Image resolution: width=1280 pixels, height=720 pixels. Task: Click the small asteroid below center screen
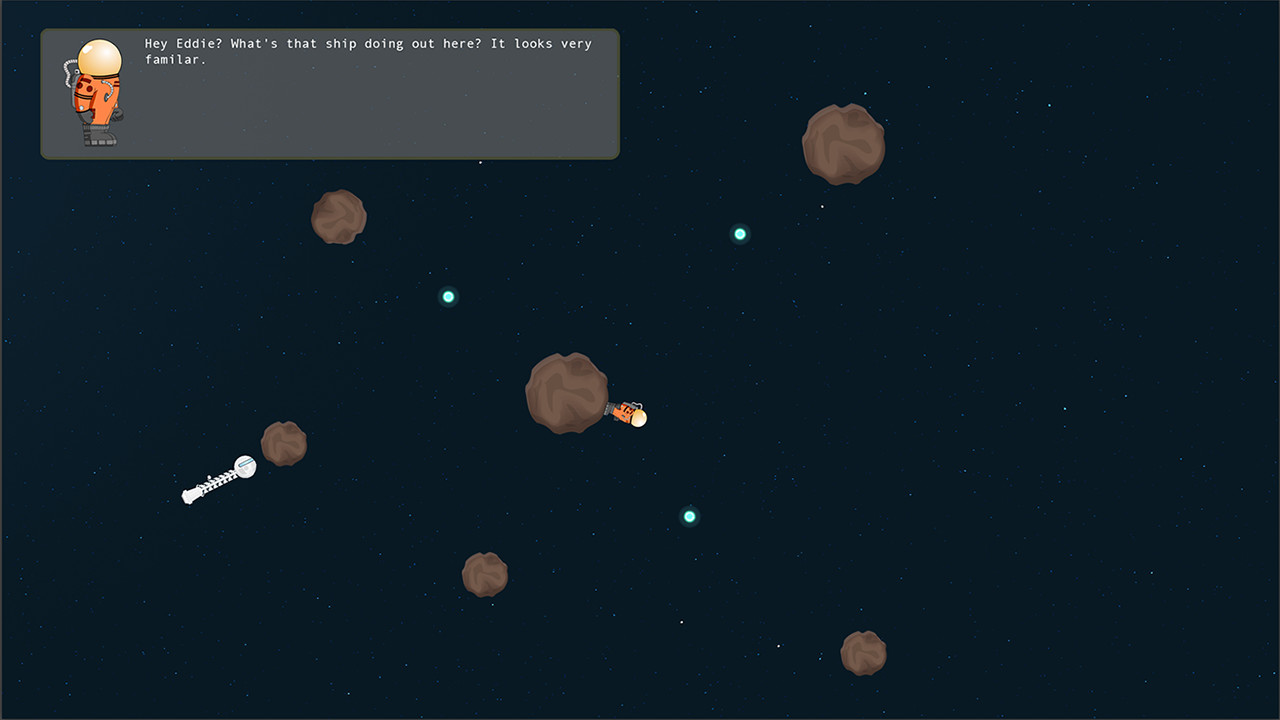(x=485, y=575)
